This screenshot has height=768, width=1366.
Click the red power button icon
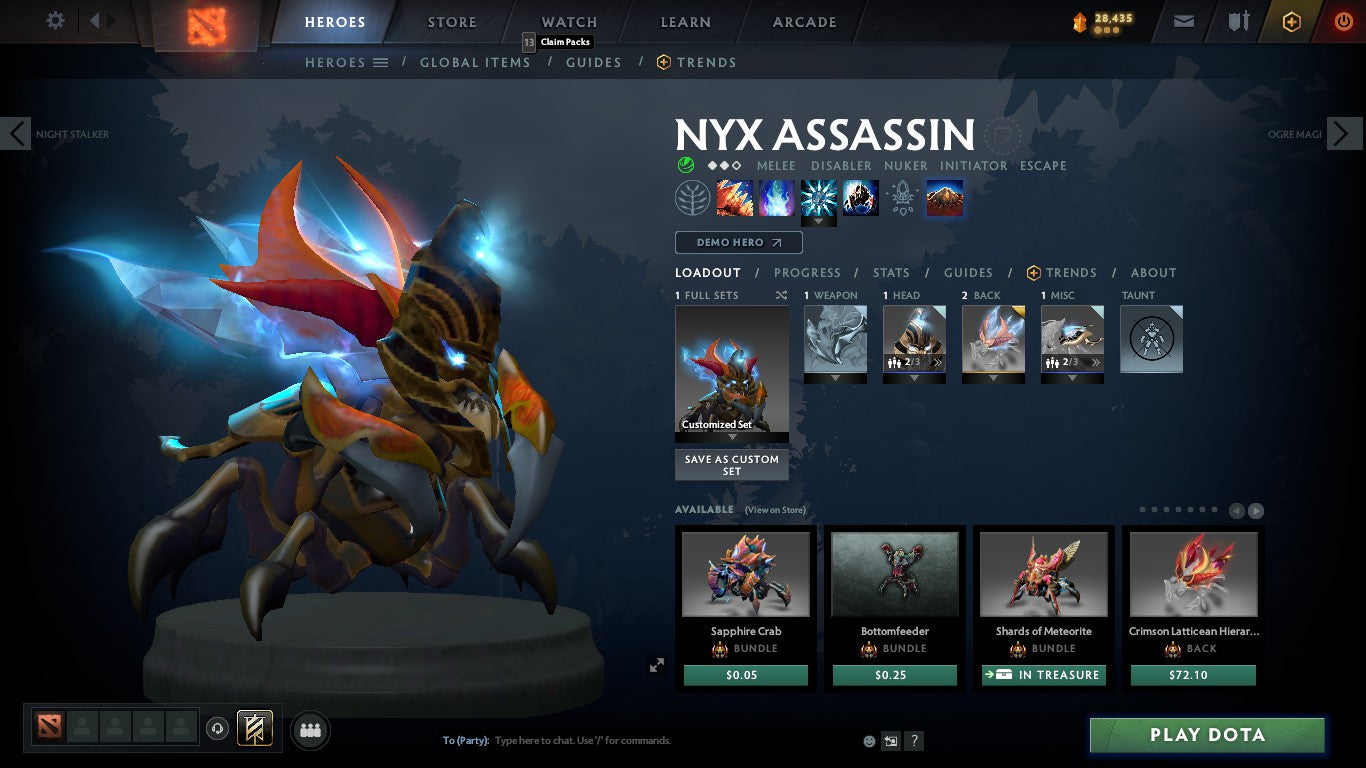pos(1345,19)
